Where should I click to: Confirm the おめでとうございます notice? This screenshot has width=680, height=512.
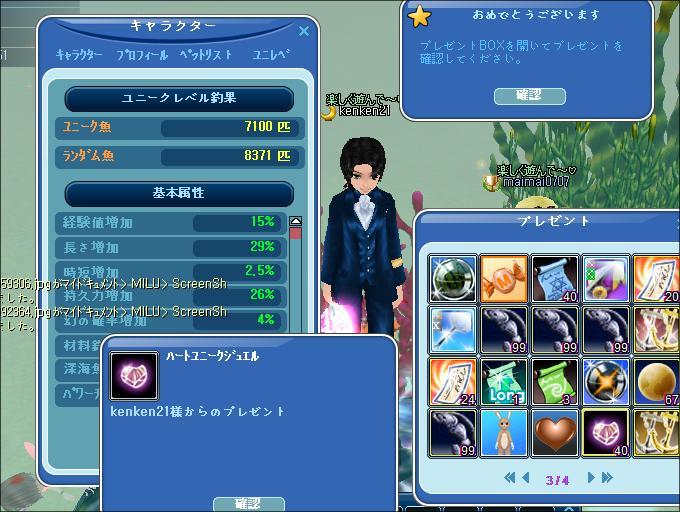tap(530, 95)
